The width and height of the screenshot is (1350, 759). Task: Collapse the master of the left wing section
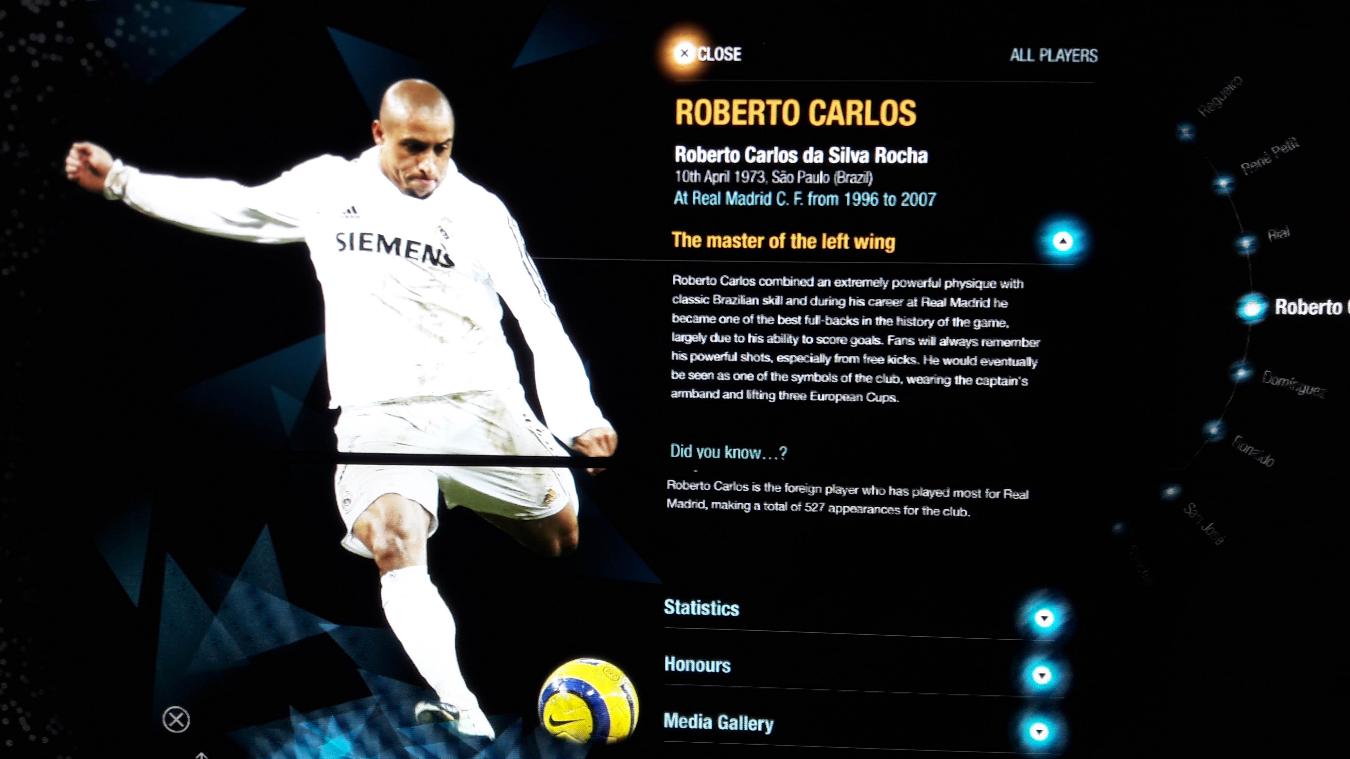[1063, 241]
